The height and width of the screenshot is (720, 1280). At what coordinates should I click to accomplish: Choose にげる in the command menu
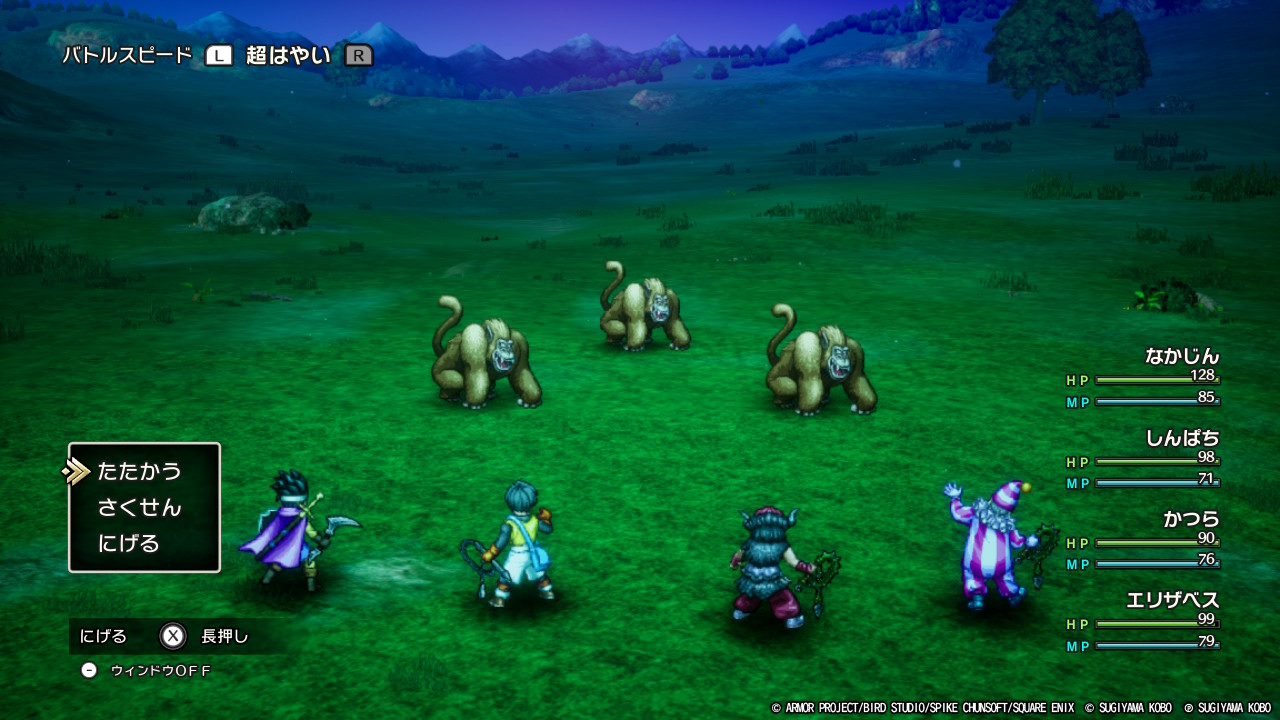point(129,544)
